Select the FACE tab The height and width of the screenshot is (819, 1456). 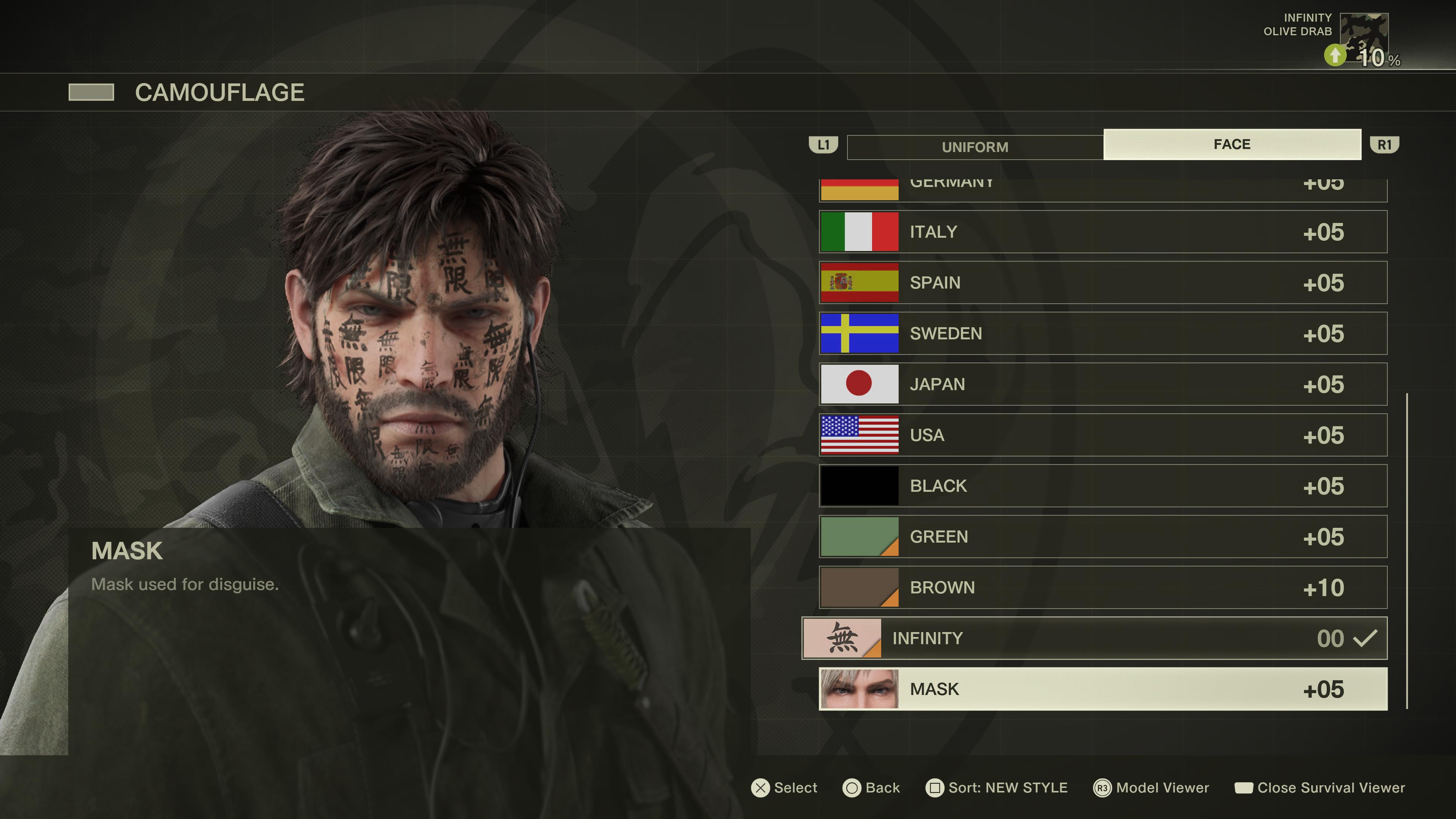(x=1232, y=145)
